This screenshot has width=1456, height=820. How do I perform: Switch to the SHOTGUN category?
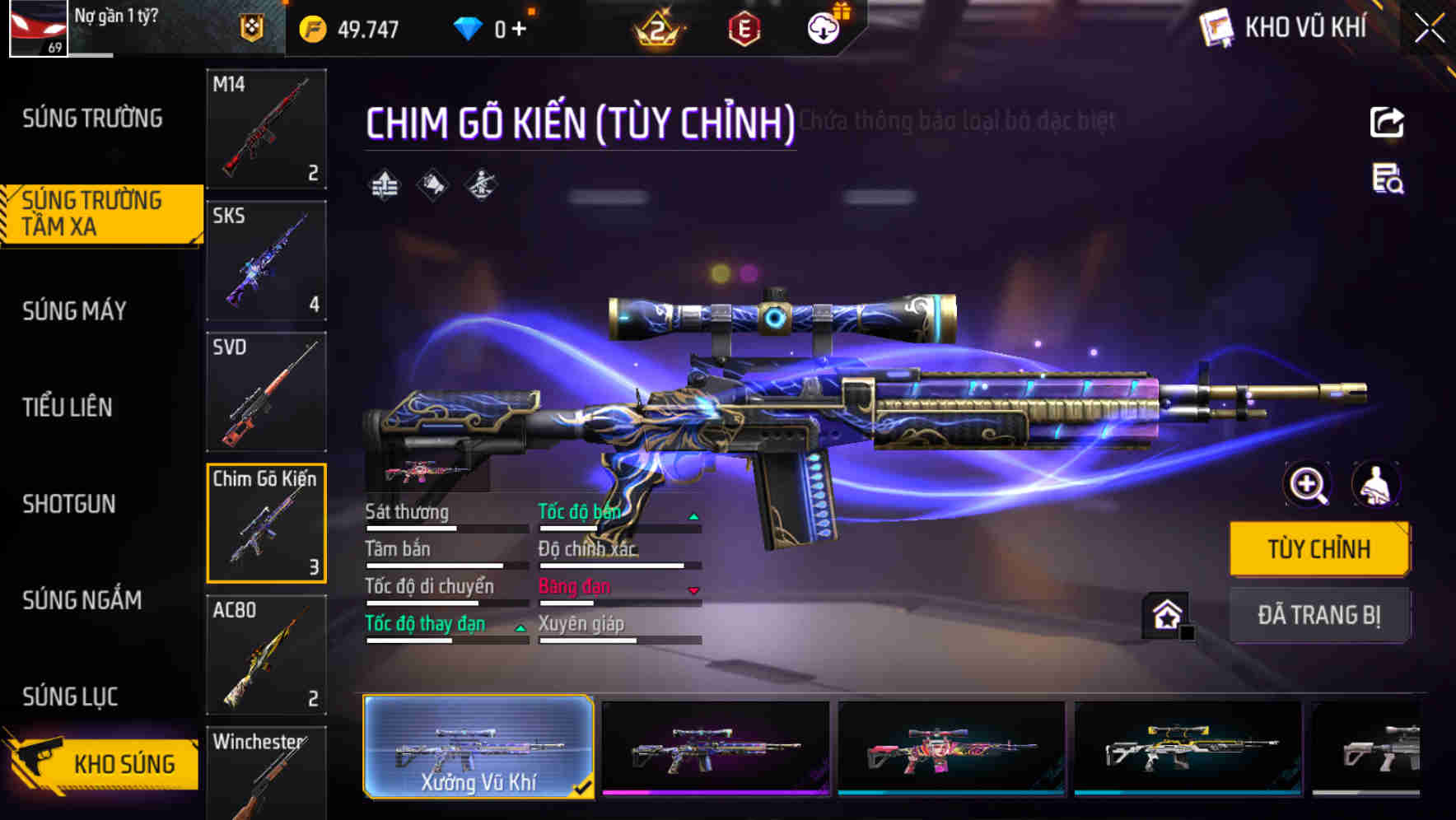(x=70, y=504)
